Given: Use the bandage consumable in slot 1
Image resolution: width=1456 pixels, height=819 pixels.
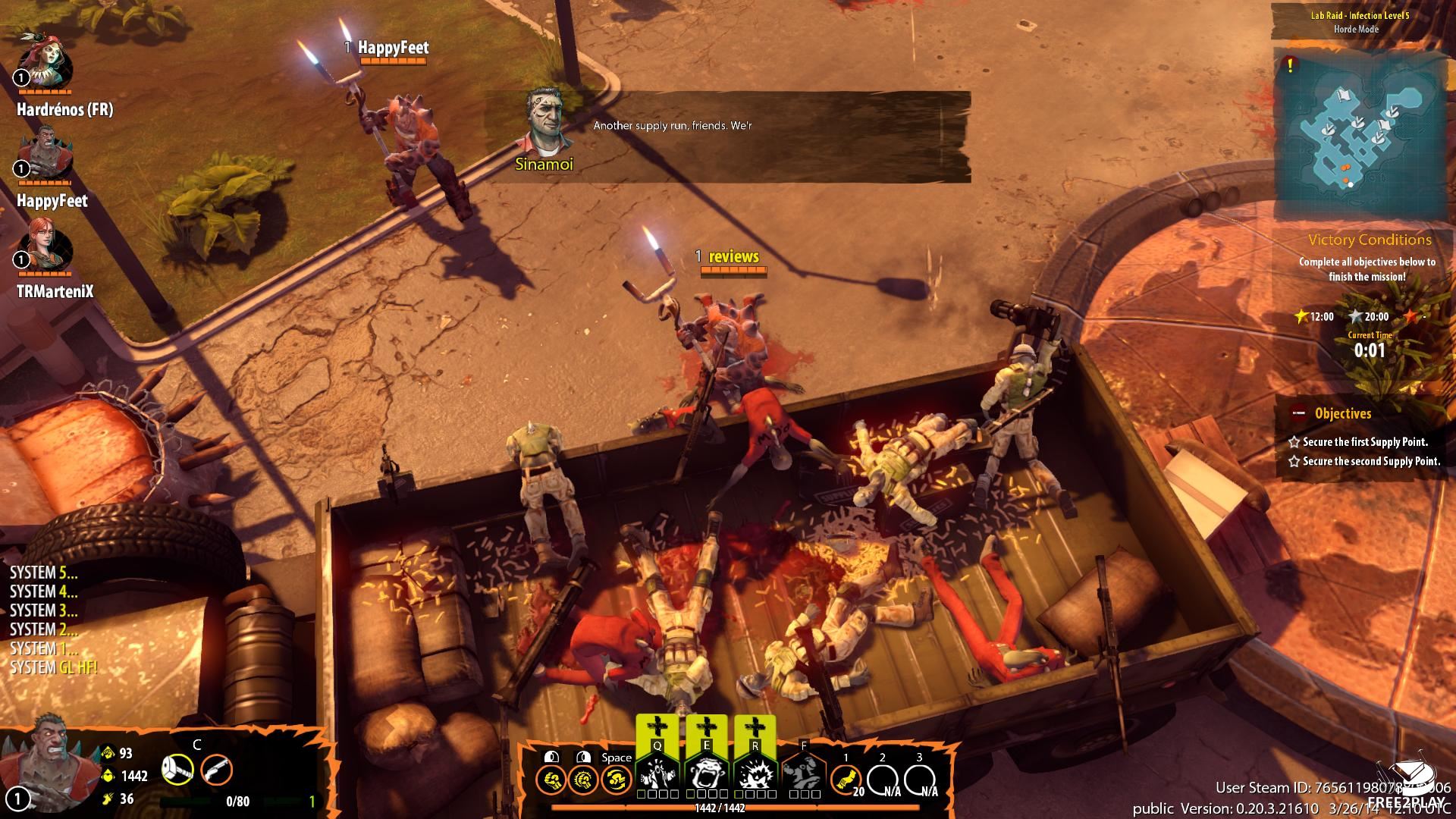Looking at the screenshot, I should tap(846, 779).
